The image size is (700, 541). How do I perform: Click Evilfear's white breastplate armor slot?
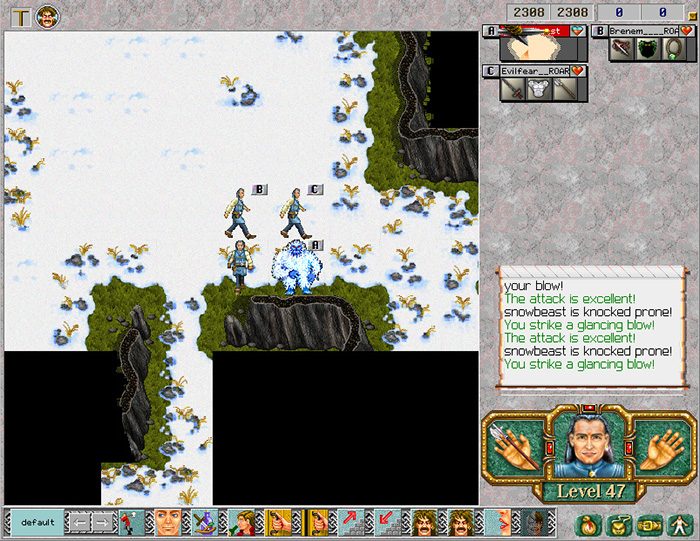(537, 89)
